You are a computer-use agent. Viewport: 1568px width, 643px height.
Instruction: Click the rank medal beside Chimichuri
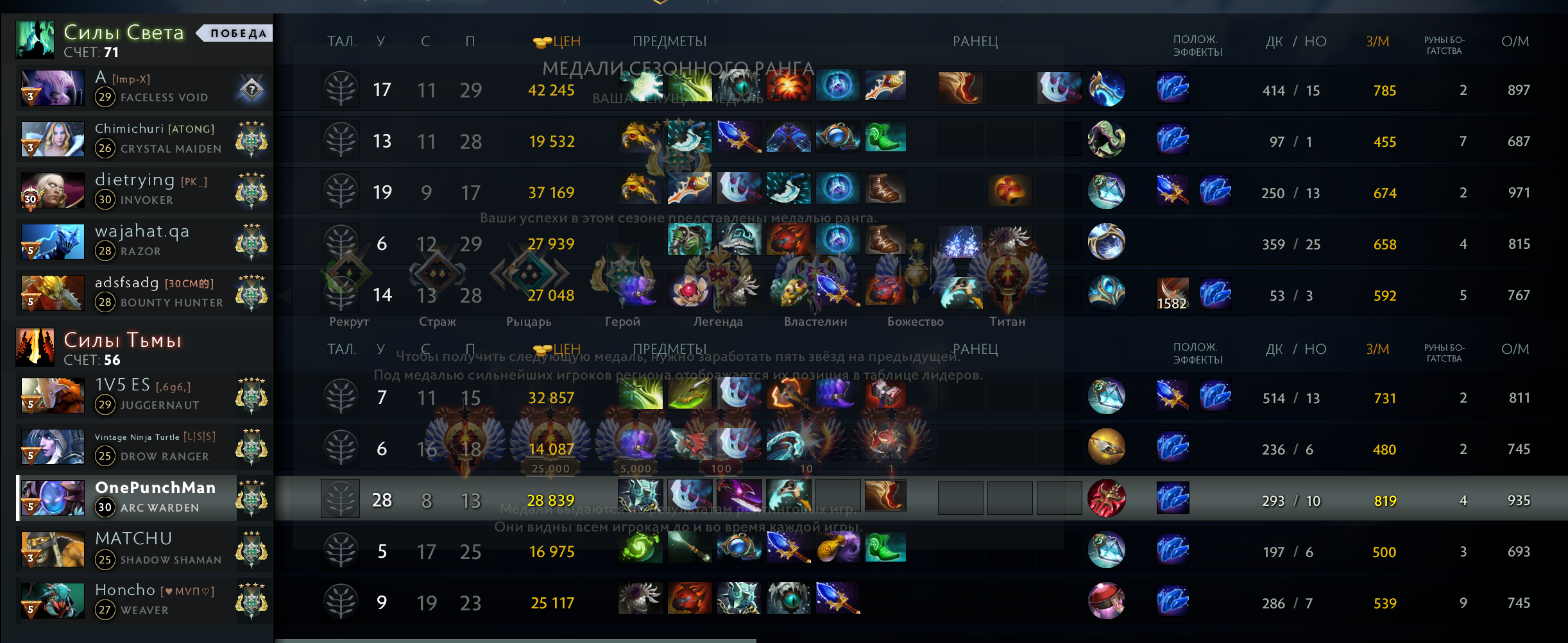click(x=251, y=140)
